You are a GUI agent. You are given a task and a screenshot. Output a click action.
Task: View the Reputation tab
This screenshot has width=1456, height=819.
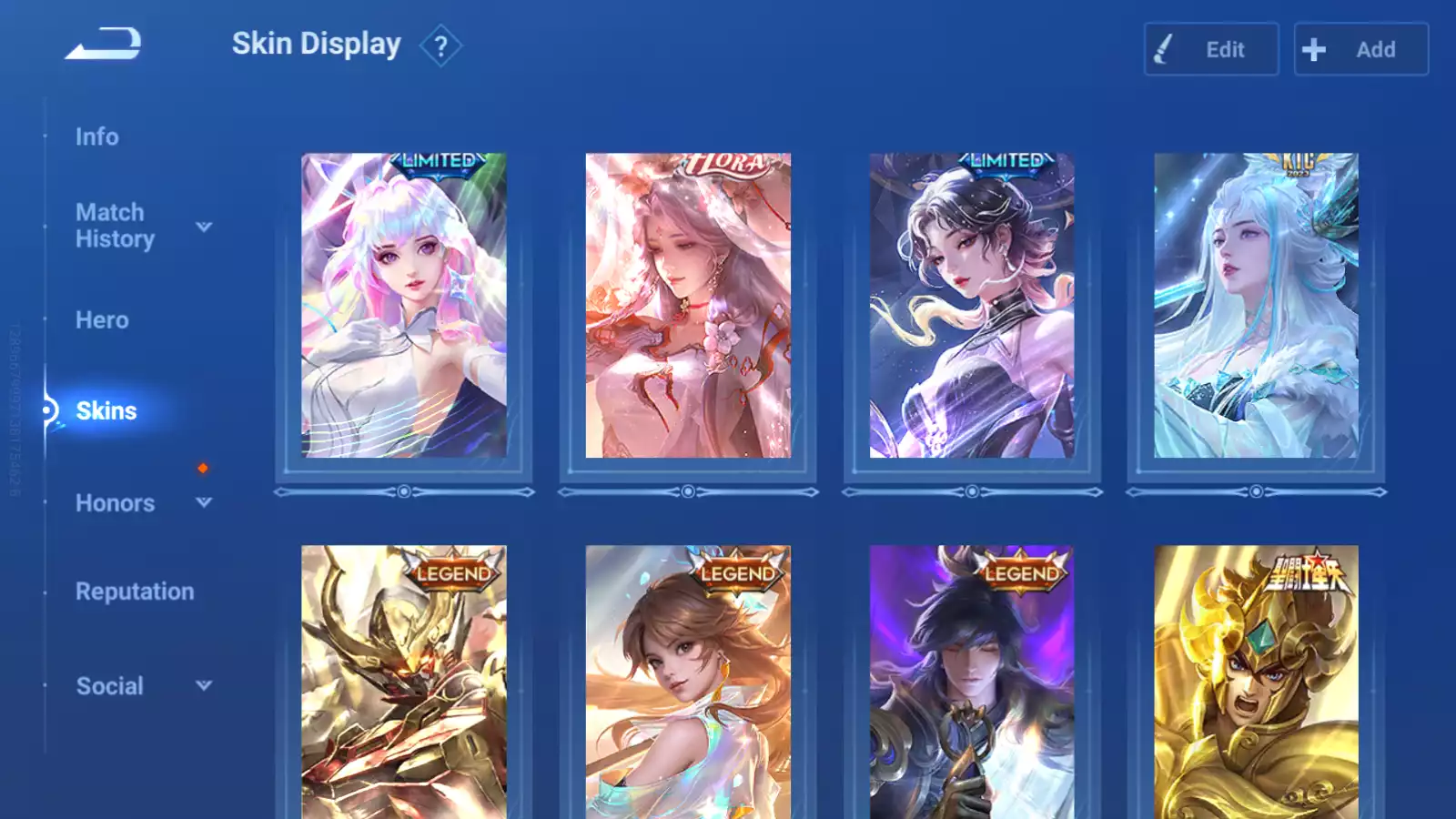(x=135, y=591)
